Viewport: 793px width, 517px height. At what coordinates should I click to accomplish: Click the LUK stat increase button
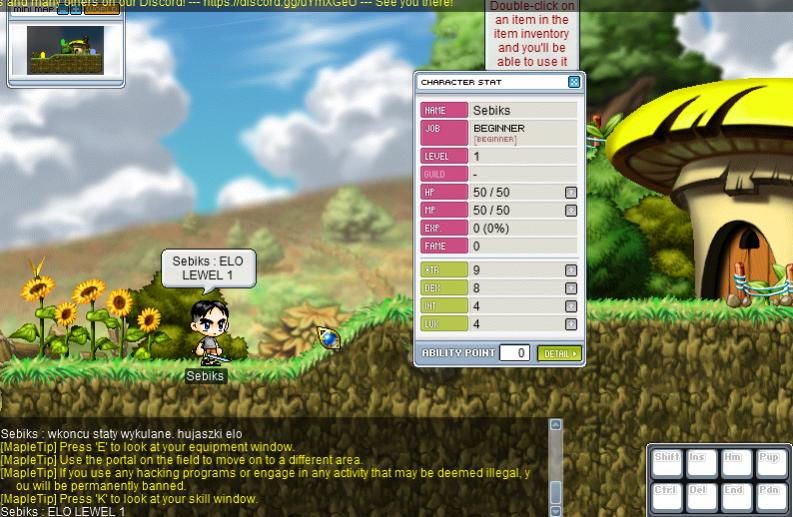[x=571, y=324]
